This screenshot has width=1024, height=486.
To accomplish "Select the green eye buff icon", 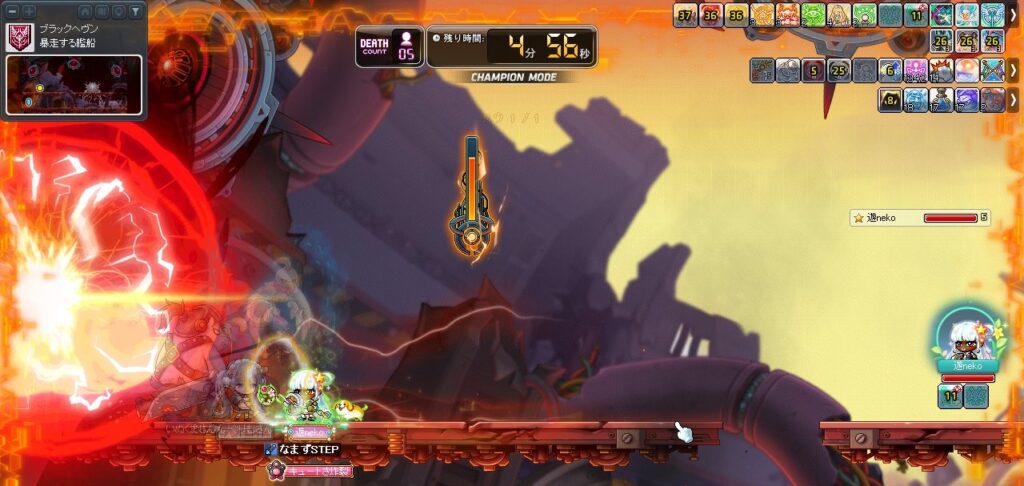I will [x=813, y=15].
